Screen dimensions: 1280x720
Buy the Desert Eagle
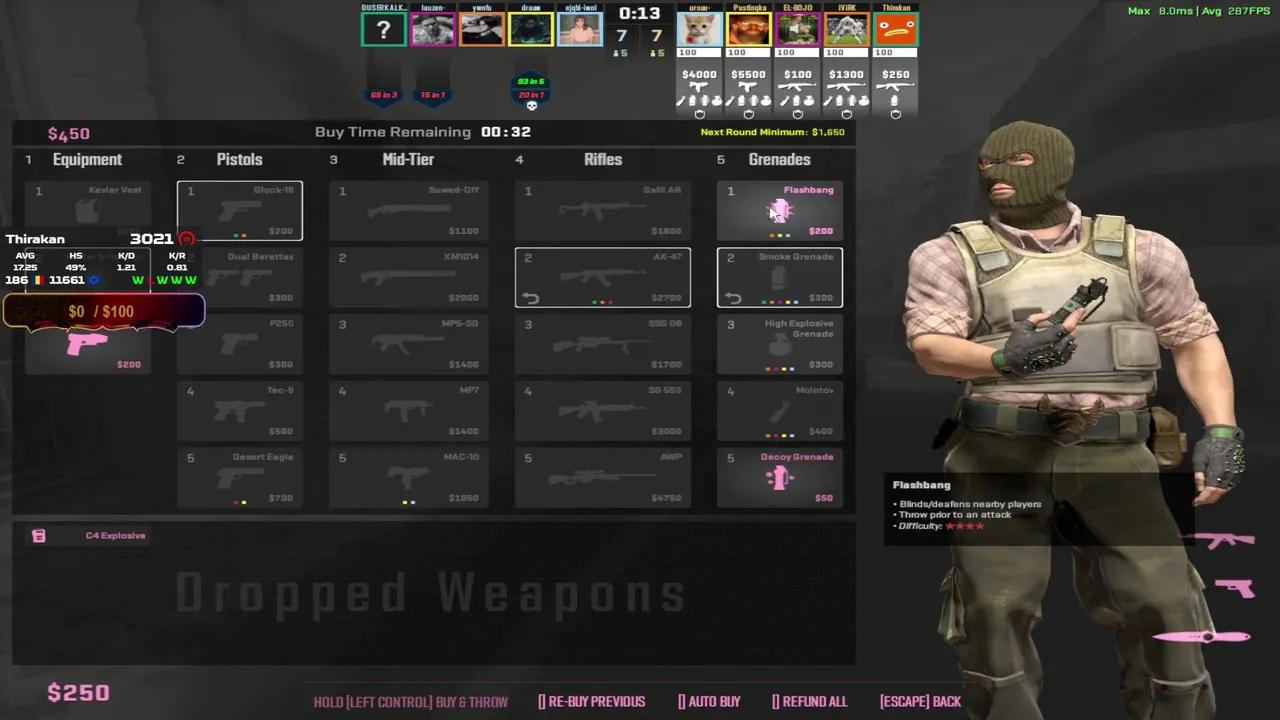[x=239, y=477]
